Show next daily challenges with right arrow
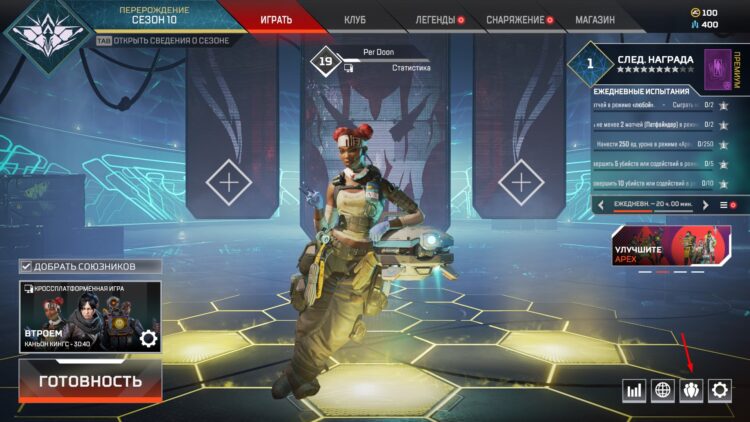Screen dimensions: 750x422 click(706, 204)
